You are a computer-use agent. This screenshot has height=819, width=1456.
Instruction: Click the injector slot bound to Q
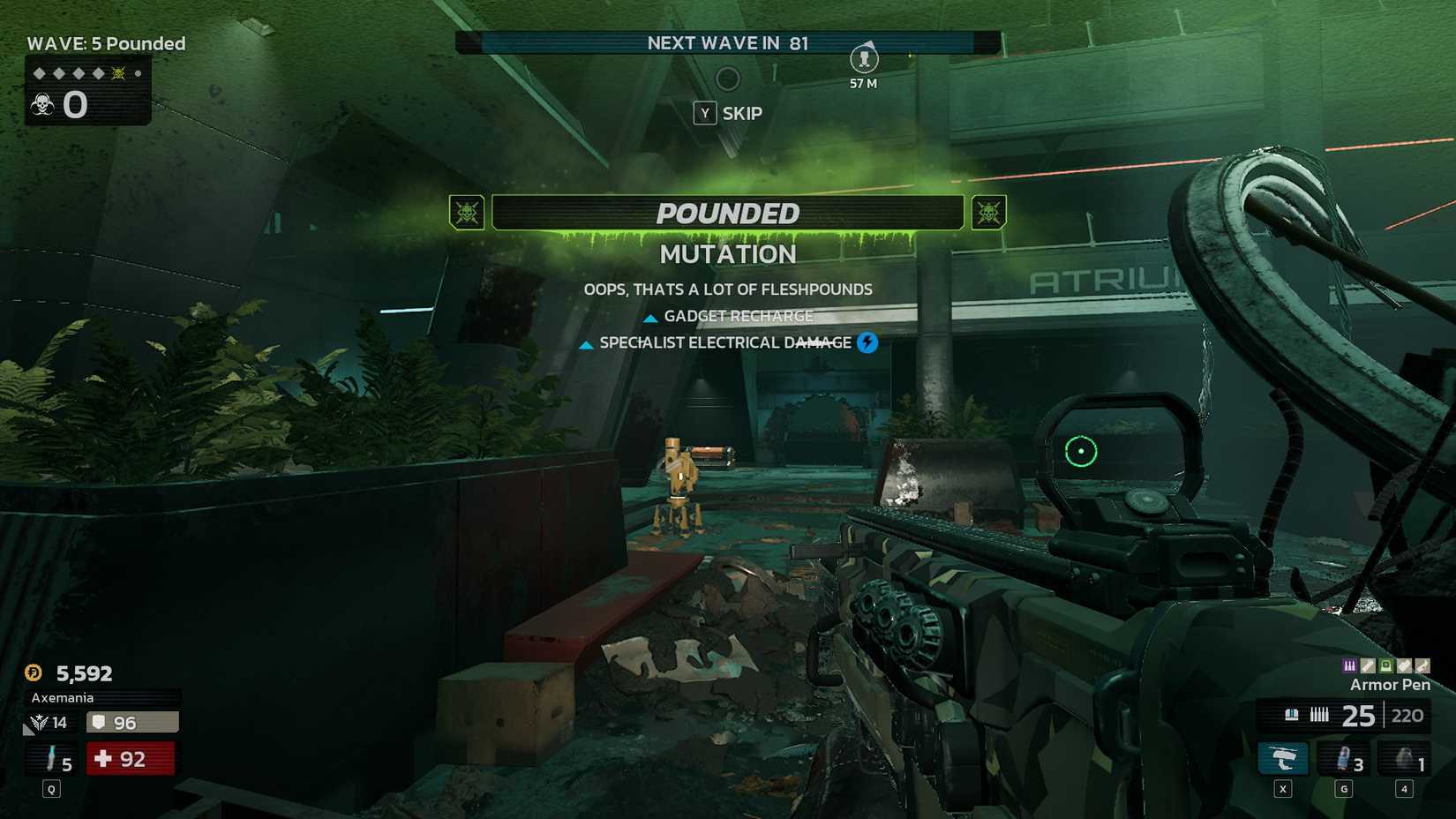pos(51,758)
